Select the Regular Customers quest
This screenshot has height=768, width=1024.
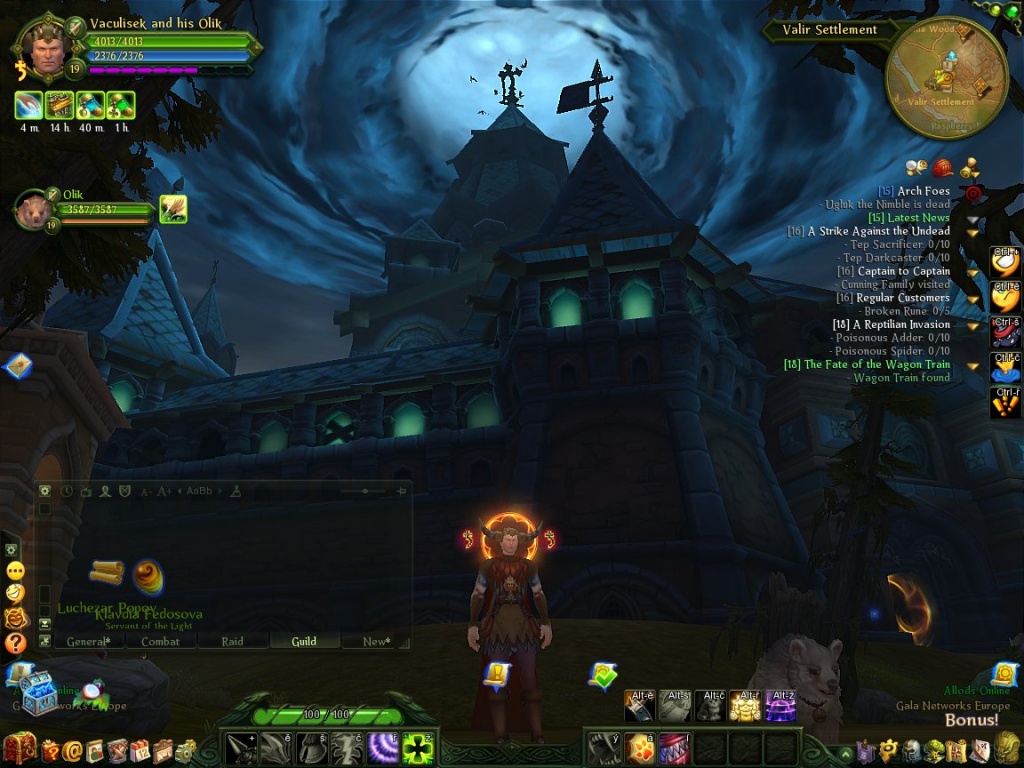tap(902, 298)
